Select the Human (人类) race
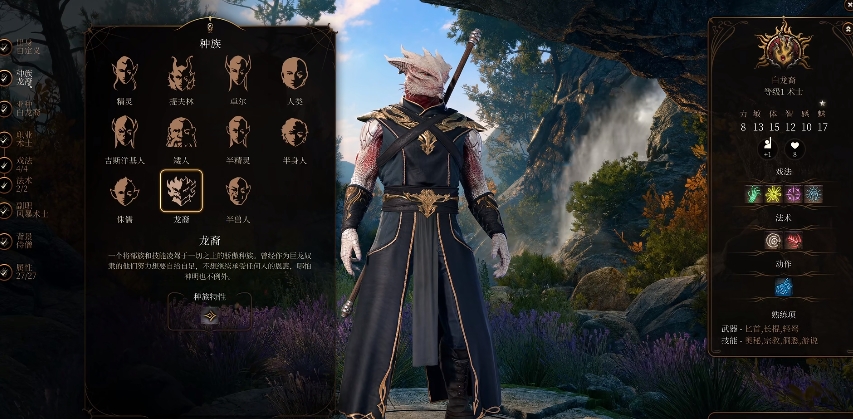 [x=293, y=73]
